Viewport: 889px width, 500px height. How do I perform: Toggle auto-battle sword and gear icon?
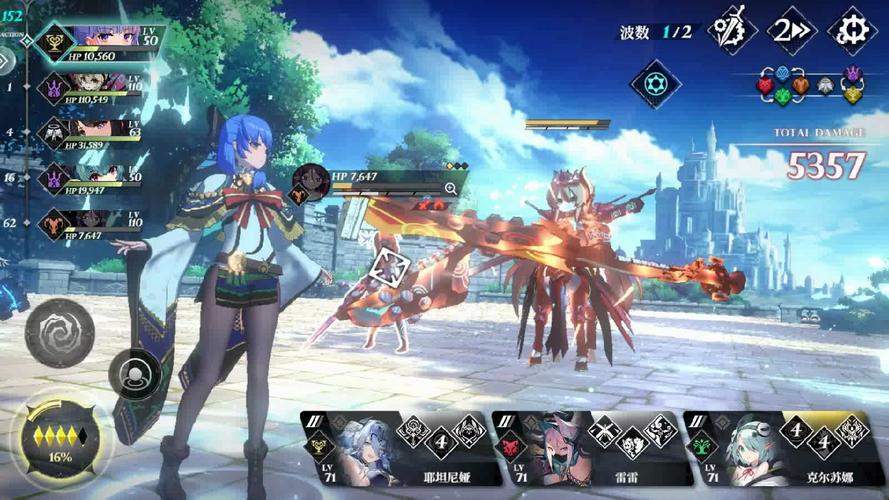pos(731,30)
